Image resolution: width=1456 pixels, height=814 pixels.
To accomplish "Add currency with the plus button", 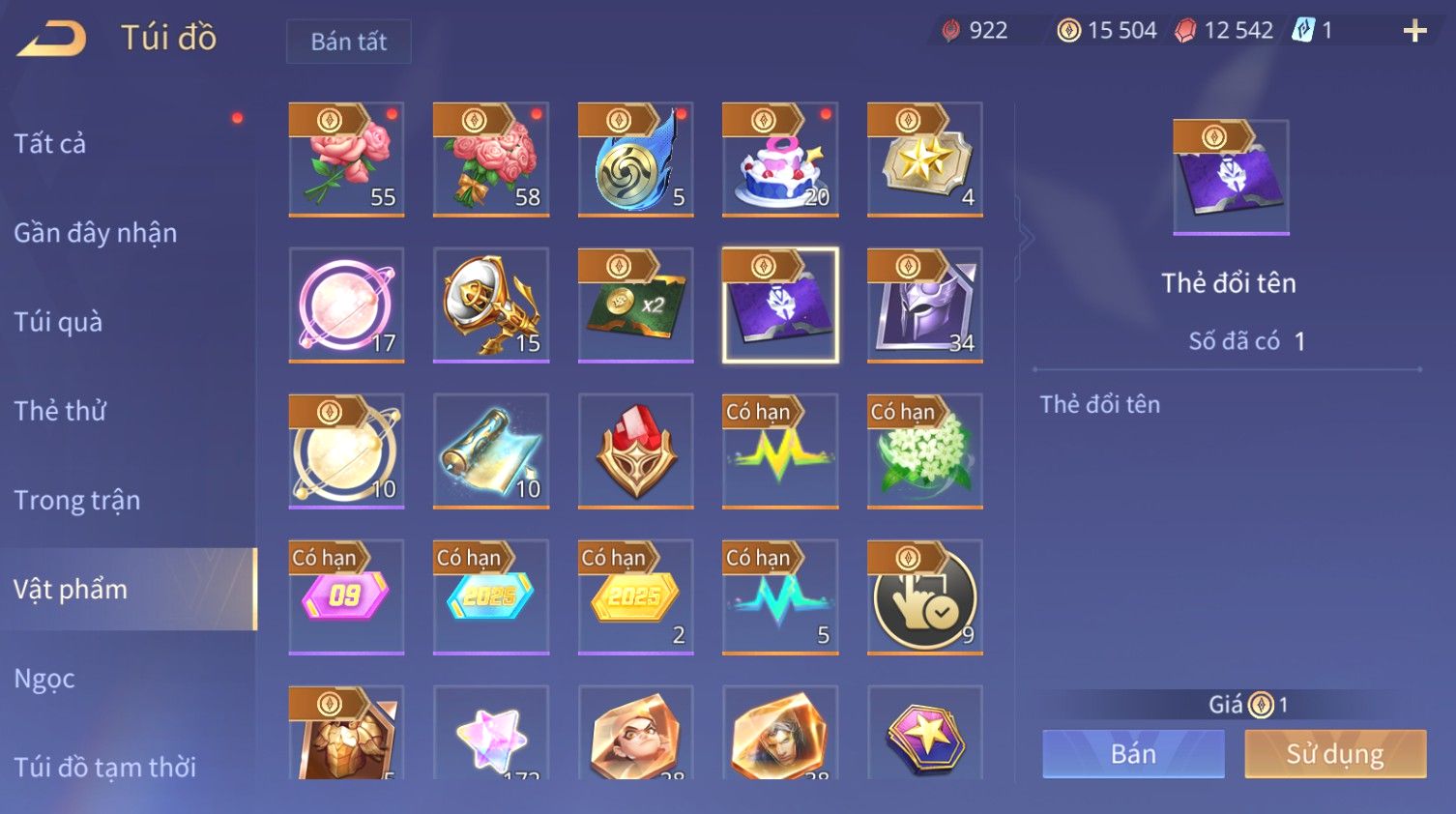I will point(1414,31).
